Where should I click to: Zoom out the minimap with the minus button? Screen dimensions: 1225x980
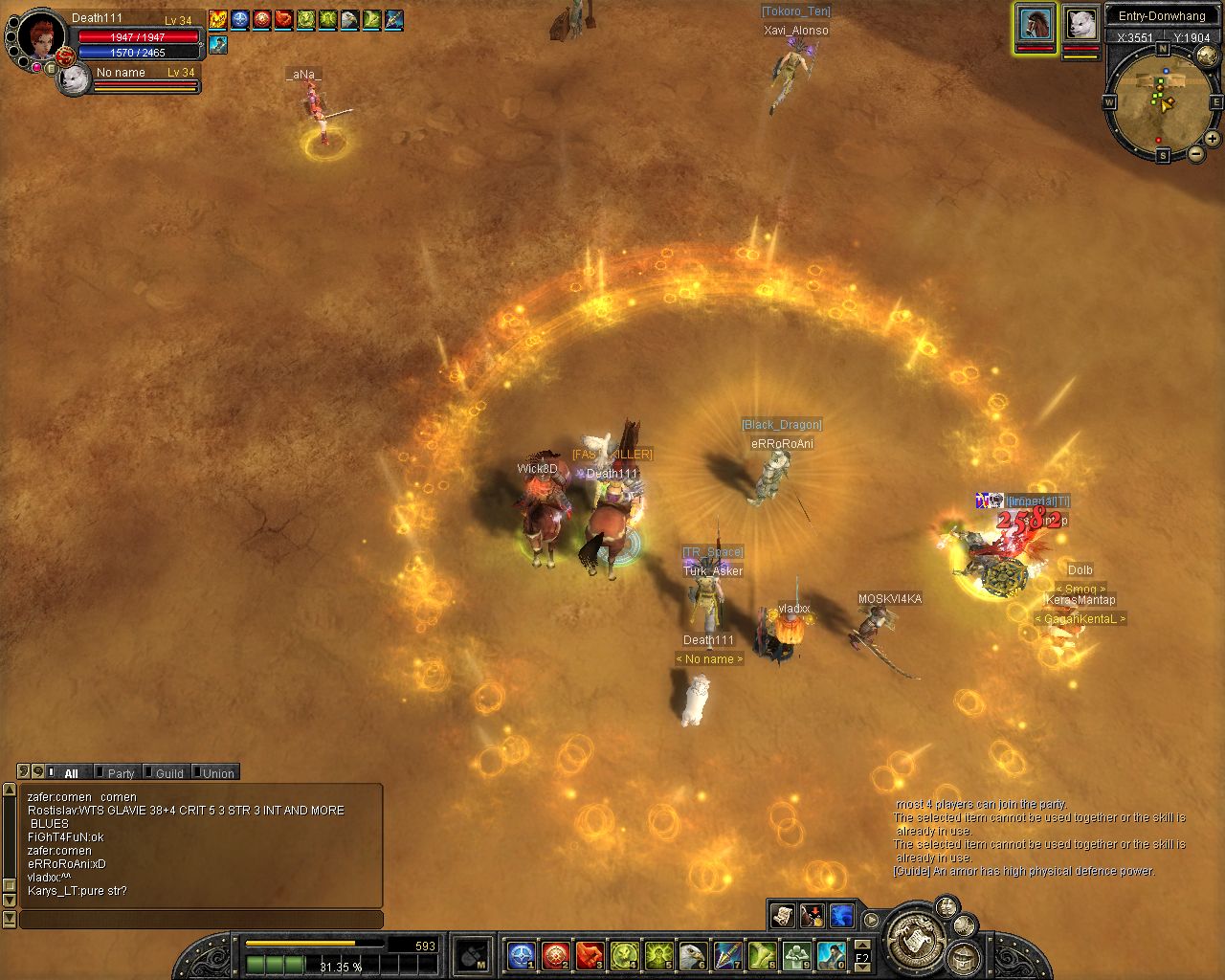click(1195, 153)
